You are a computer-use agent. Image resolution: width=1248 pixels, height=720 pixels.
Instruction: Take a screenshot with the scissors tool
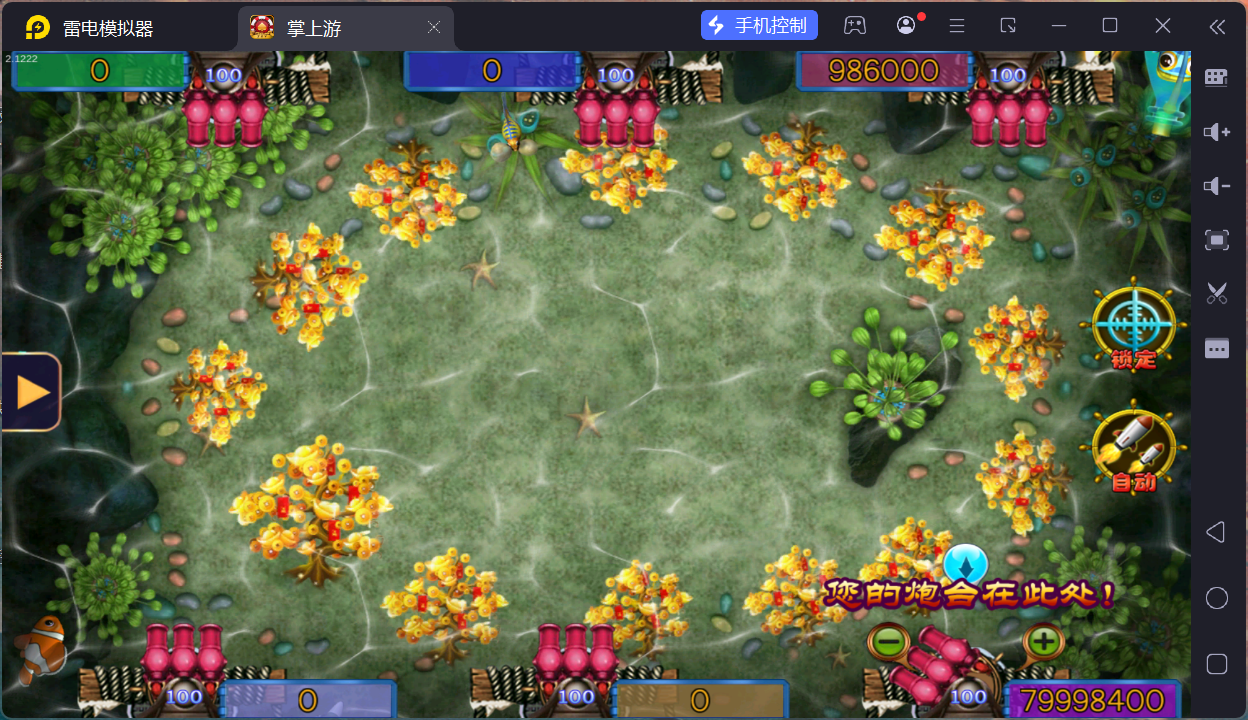click(x=1216, y=293)
